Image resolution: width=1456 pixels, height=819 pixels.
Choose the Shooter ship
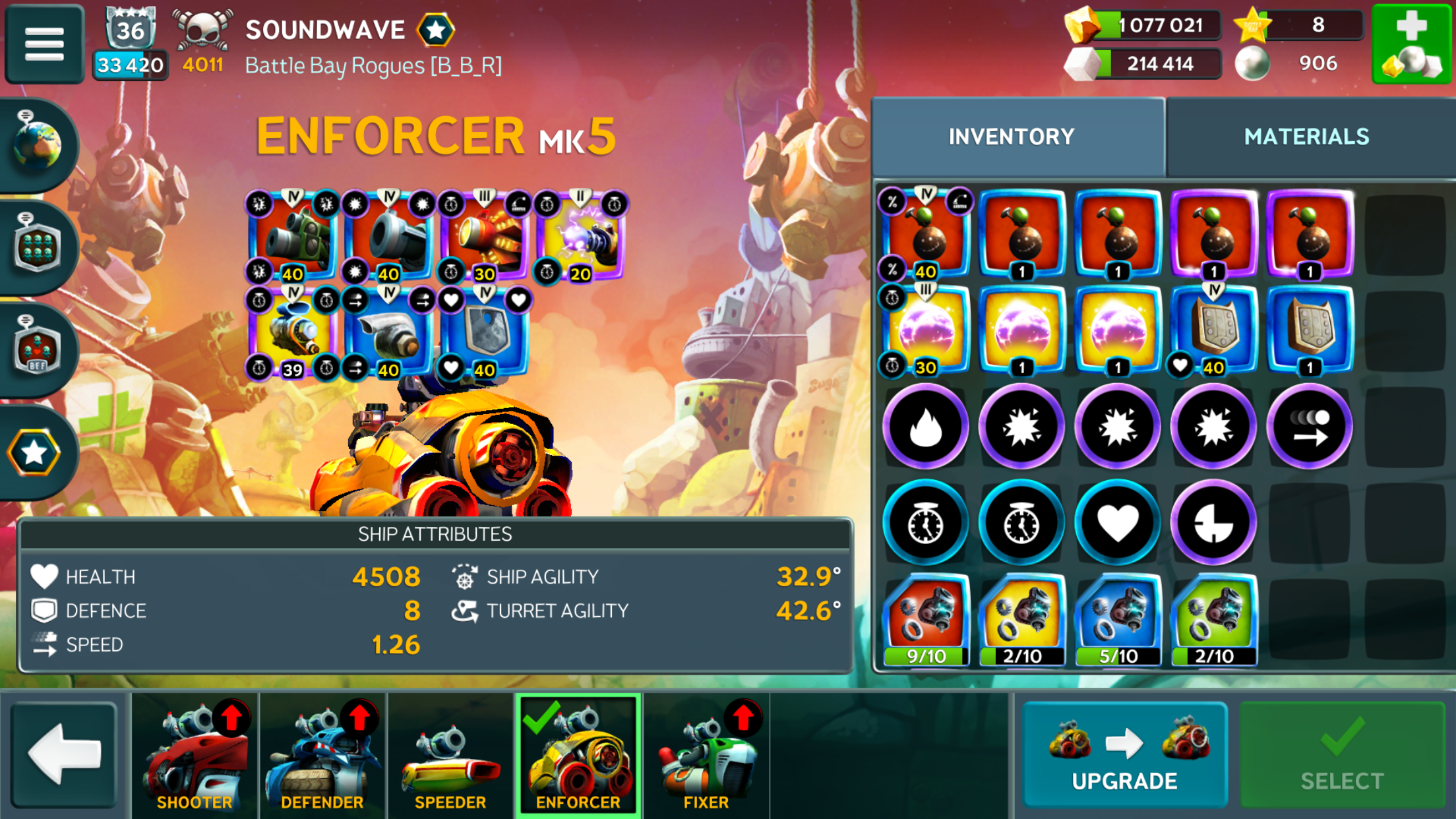click(195, 756)
